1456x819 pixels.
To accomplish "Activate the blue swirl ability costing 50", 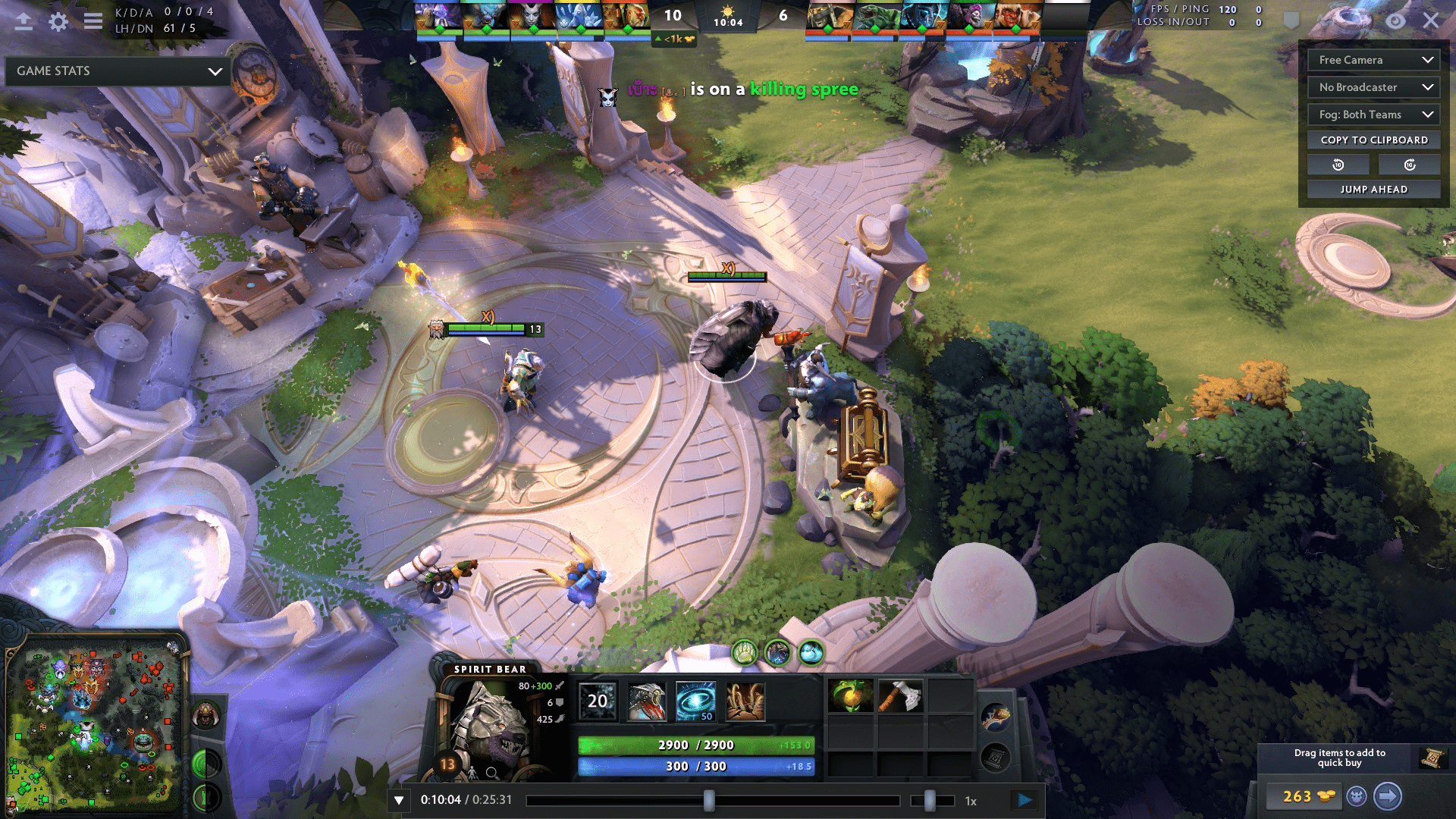I will click(695, 701).
